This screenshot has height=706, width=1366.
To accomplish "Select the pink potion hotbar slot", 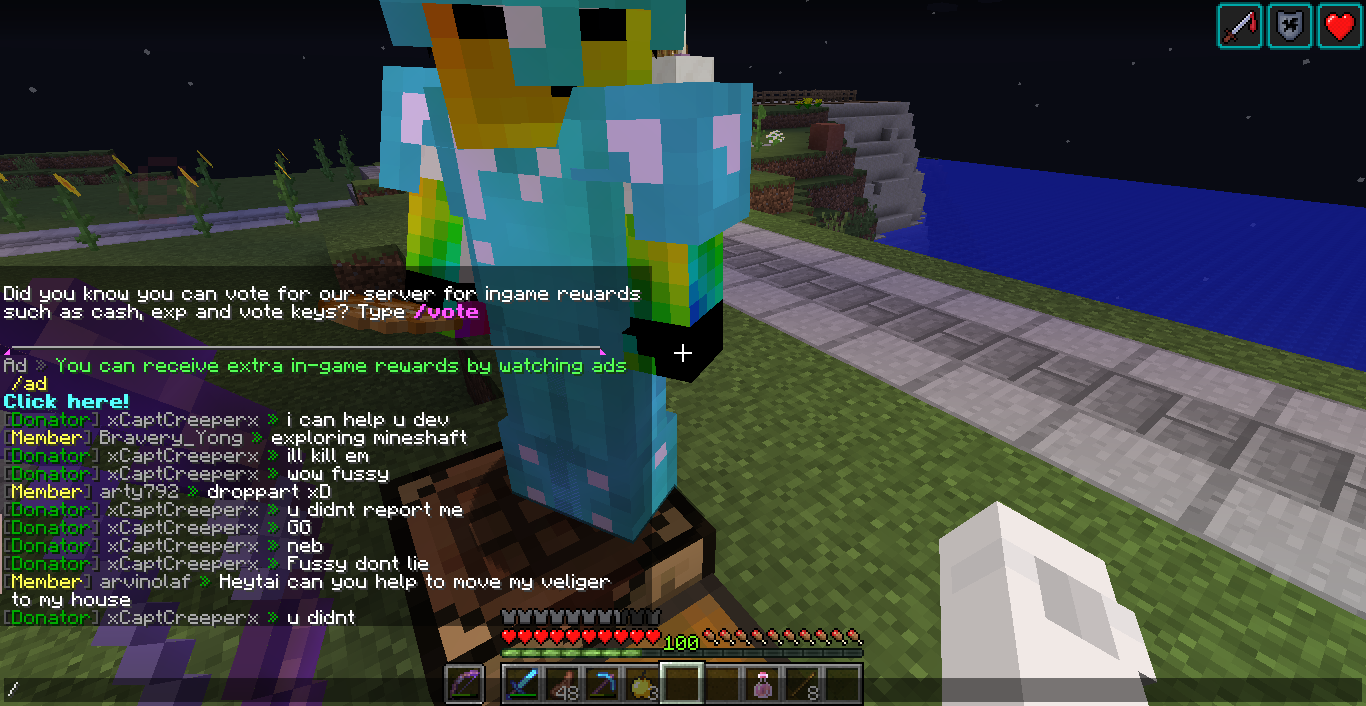I will [762, 684].
